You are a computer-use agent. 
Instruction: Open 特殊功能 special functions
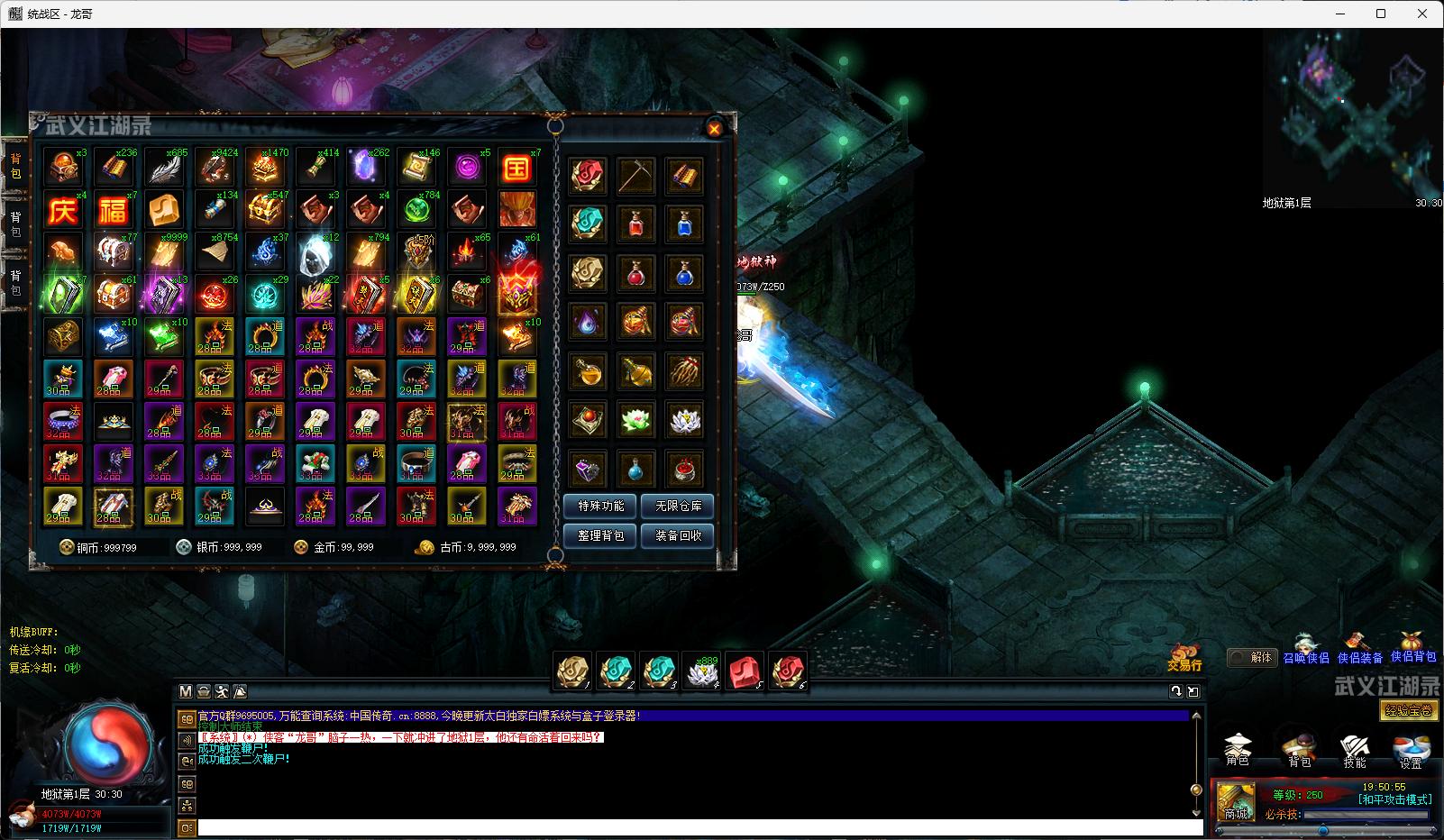tap(600, 507)
